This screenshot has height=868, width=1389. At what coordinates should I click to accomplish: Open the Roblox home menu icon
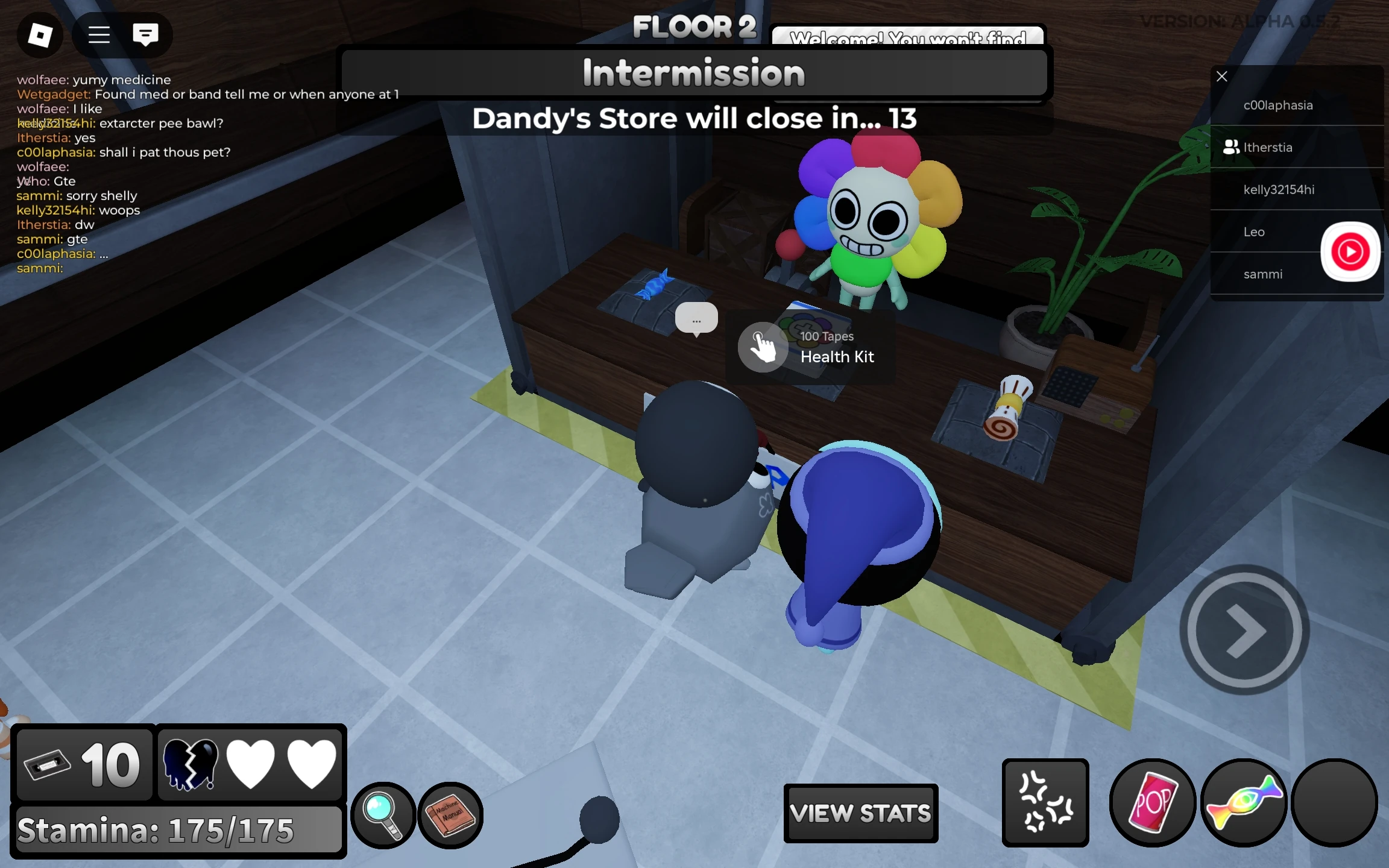pos(39,35)
